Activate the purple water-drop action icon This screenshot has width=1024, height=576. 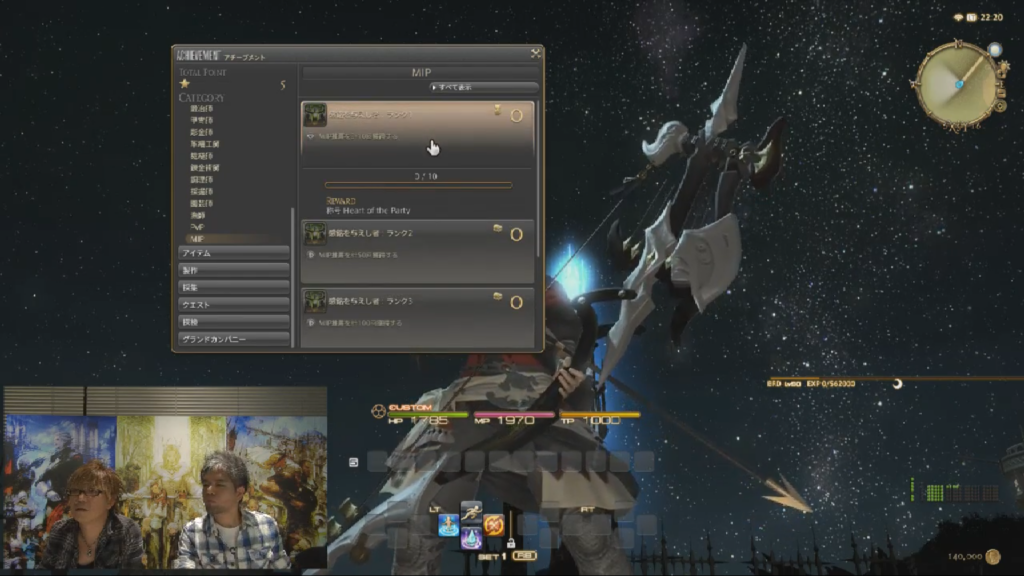(471, 538)
